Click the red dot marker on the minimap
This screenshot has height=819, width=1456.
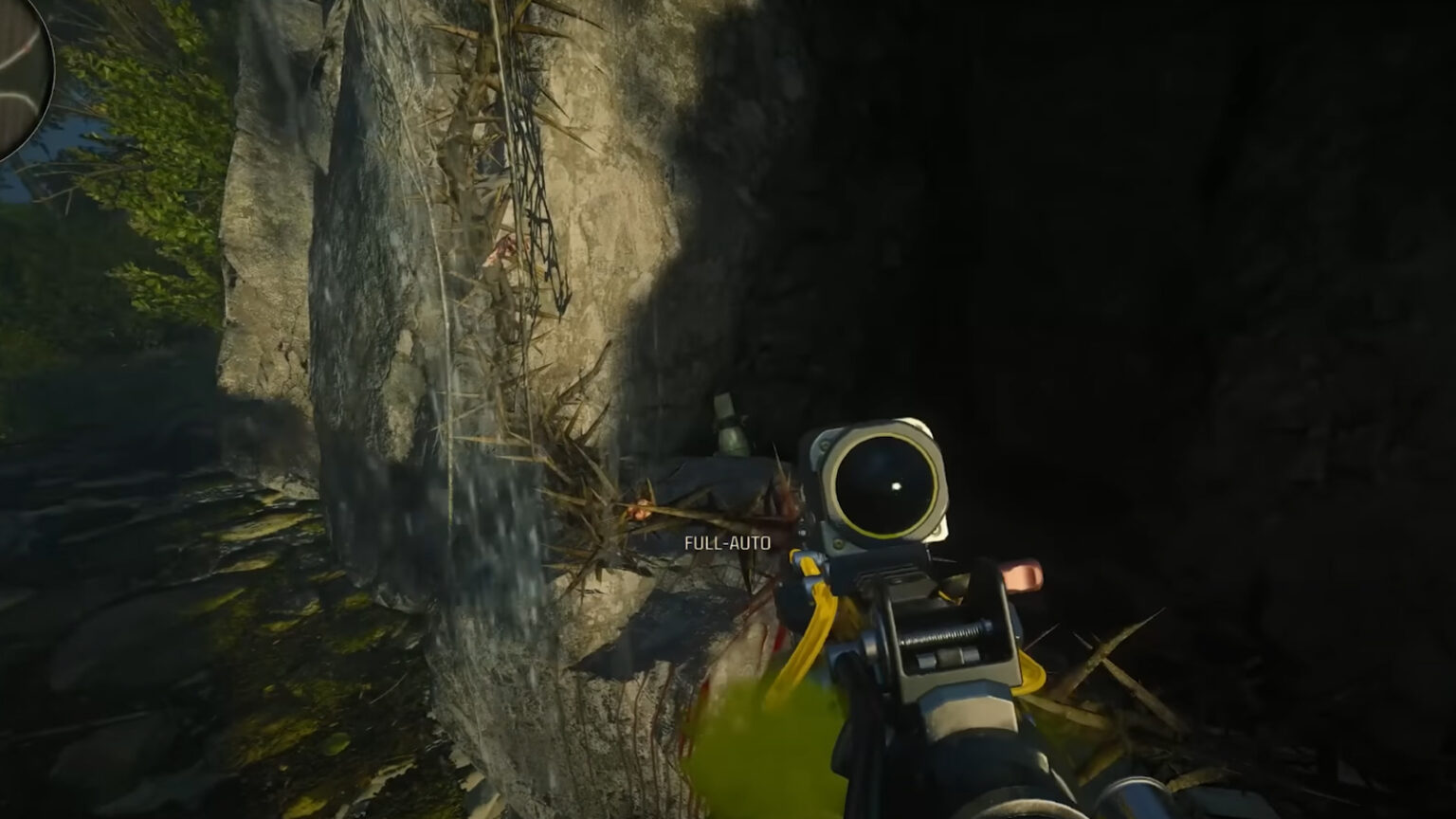tap(27, 48)
